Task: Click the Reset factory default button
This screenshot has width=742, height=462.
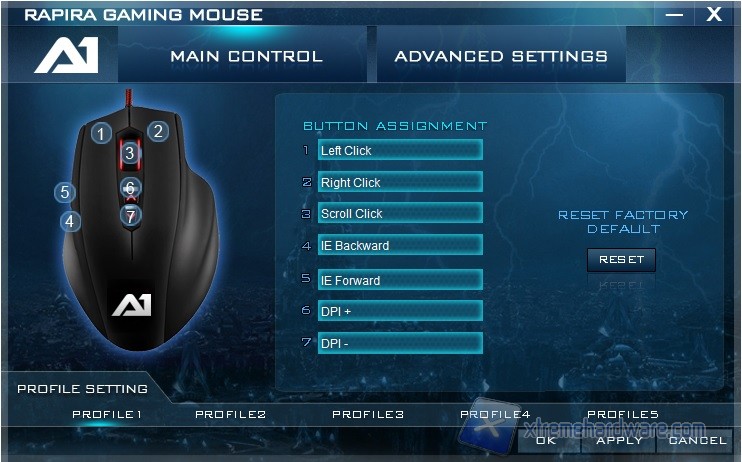Action: pyautogui.click(x=621, y=260)
